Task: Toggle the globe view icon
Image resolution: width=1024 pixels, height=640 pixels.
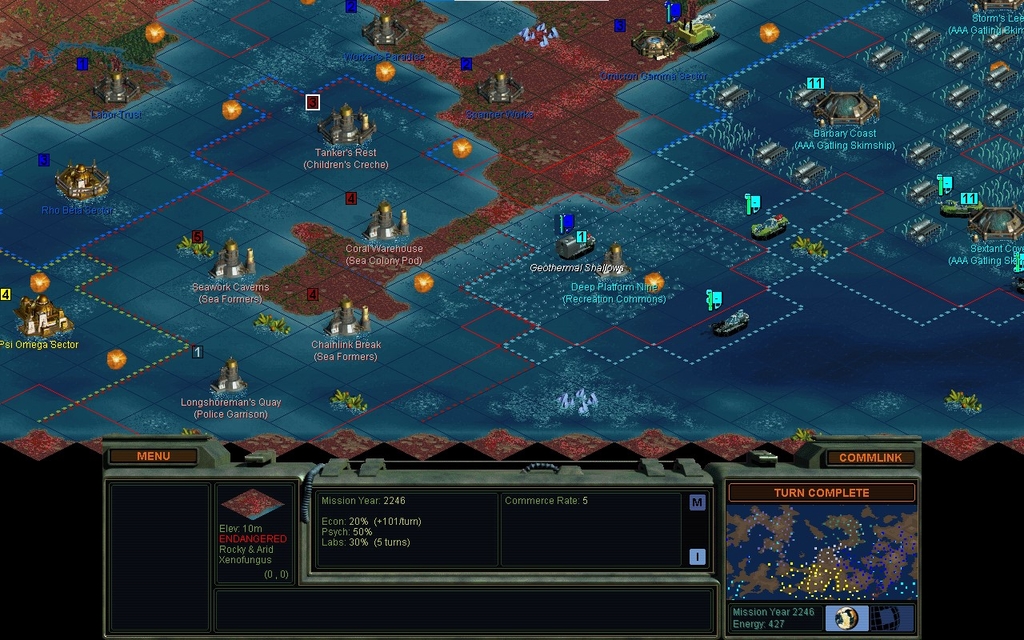Action: pyautogui.click(x=846, y=618)
